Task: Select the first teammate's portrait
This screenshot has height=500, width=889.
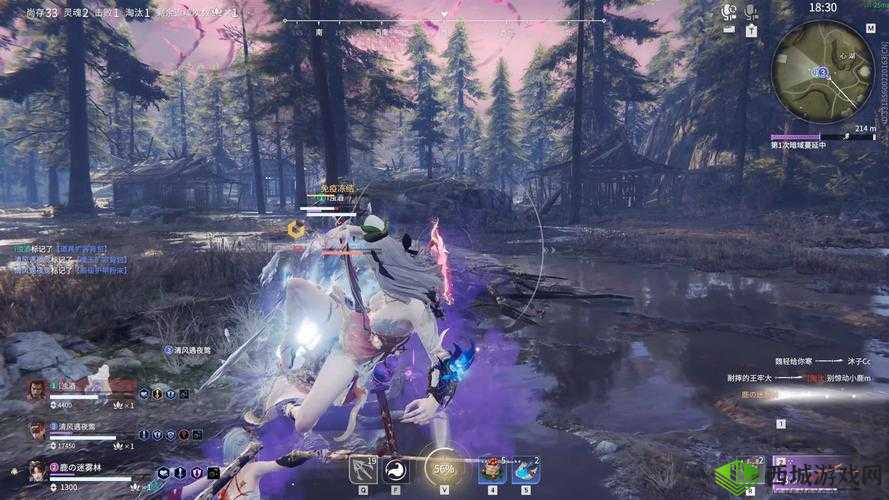Action: pyautogui.click(x=36, y=389)
